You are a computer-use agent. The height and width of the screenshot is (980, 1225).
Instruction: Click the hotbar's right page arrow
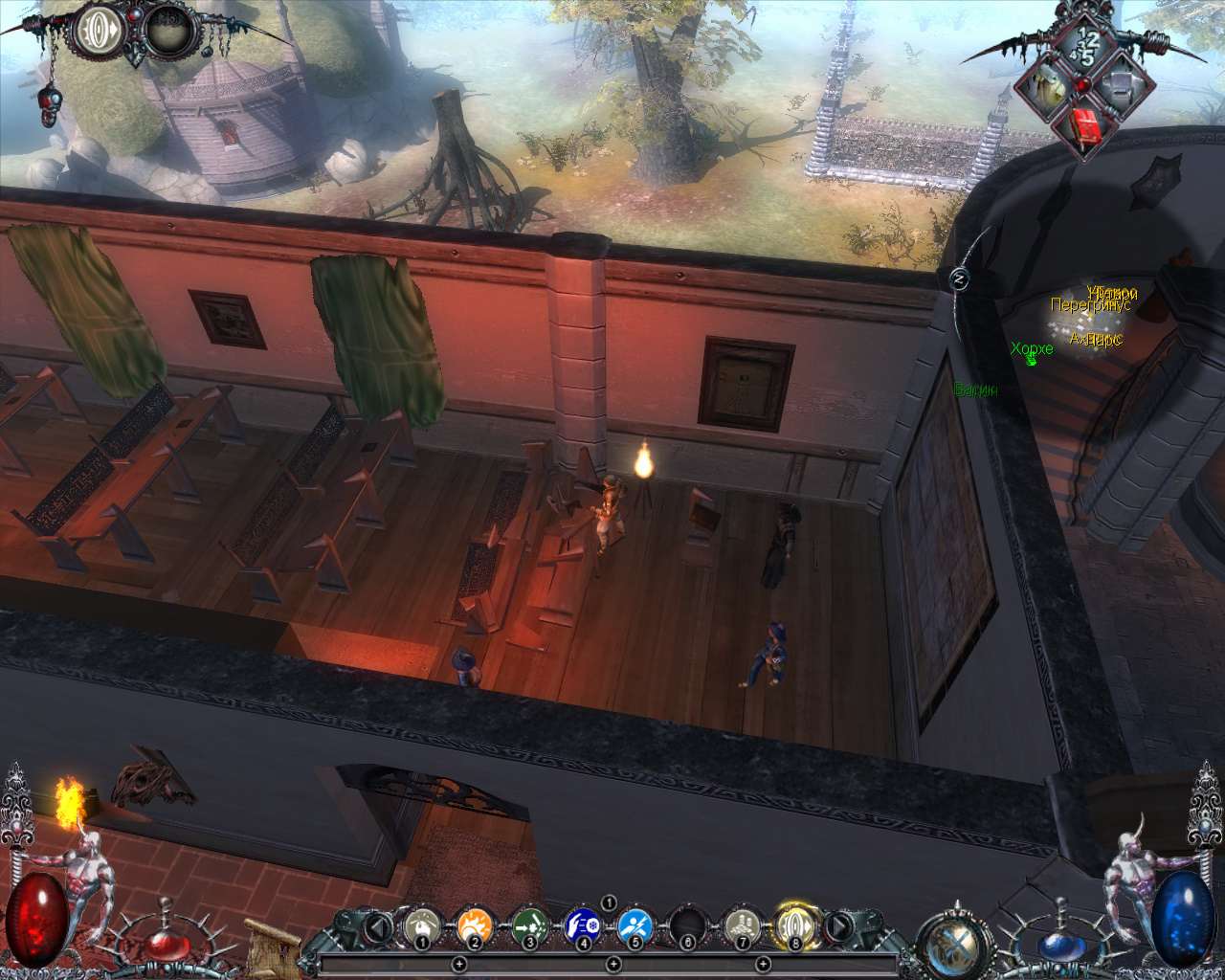pos(837,926)
